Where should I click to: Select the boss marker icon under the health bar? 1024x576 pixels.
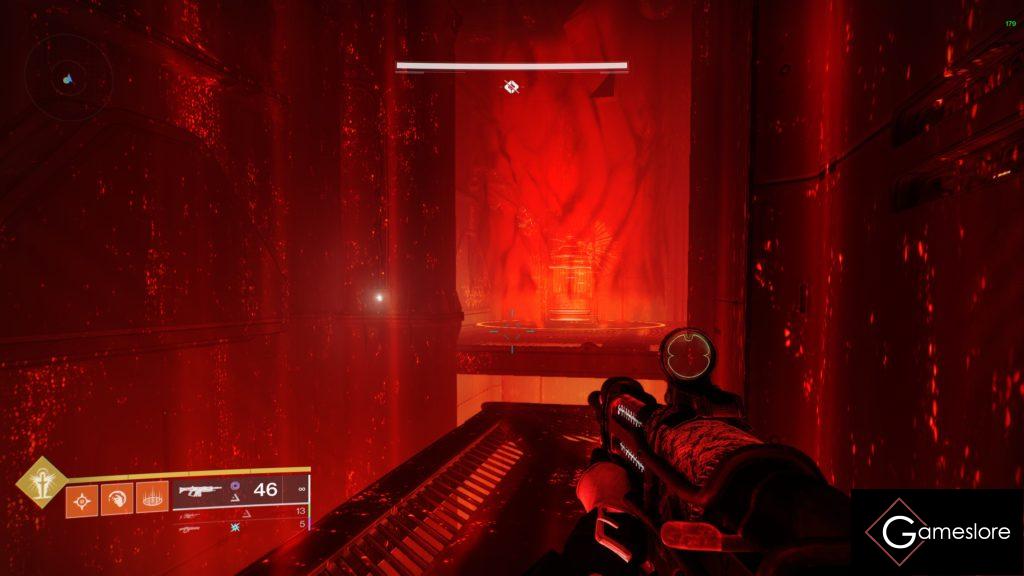511,87
